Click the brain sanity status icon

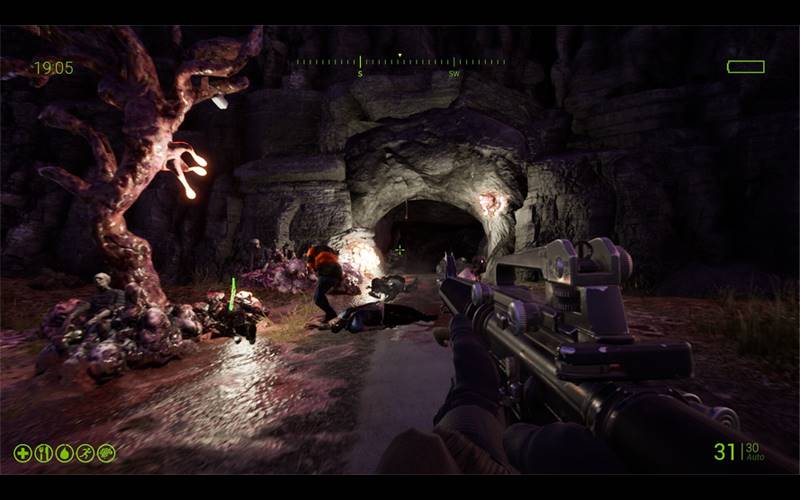[106, 453]
